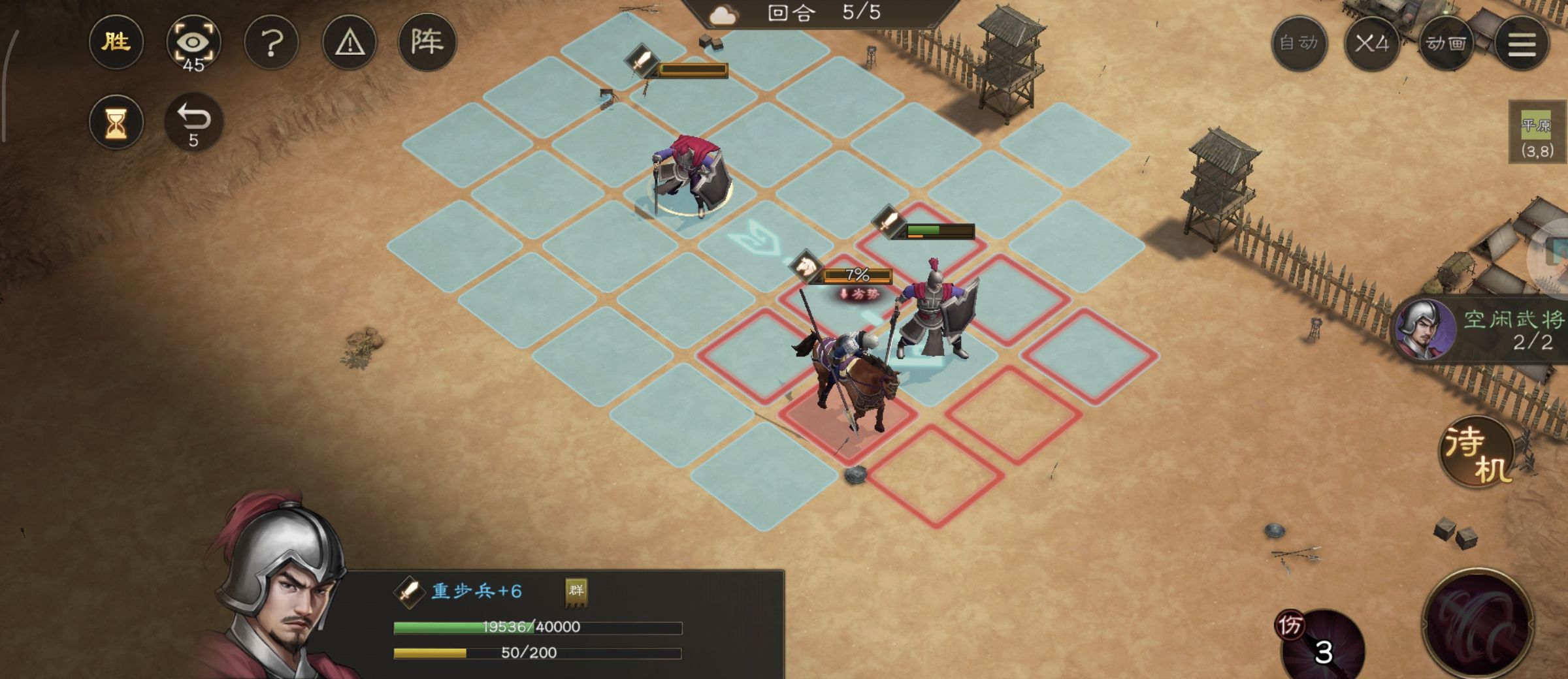1568x679 pixels.
Task: Enable auto battle (自动)
Action: [x=1299, y=44]
